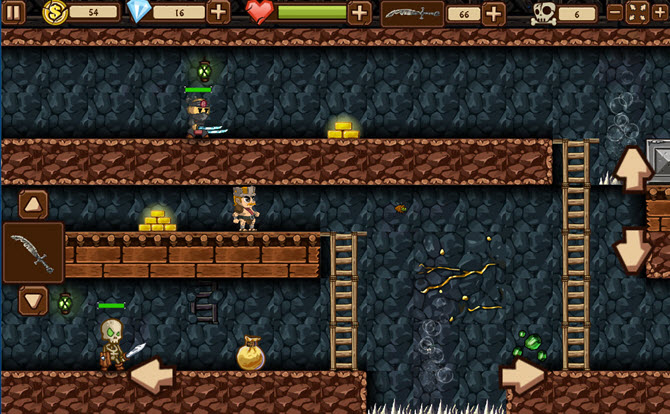This screenshot has height=414, width=670.
Task: Move left with the left arrow button
Action: (152, 376)
